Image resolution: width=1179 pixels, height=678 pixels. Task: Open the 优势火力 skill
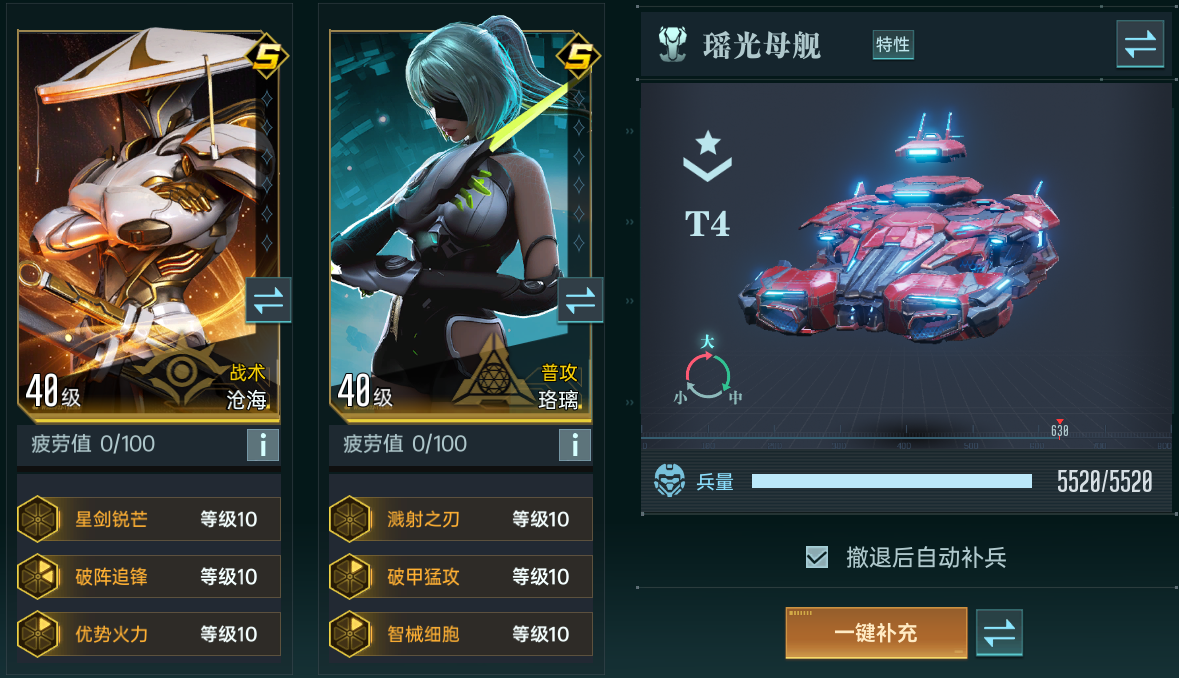pyautogui.click(x=149, y=633)
